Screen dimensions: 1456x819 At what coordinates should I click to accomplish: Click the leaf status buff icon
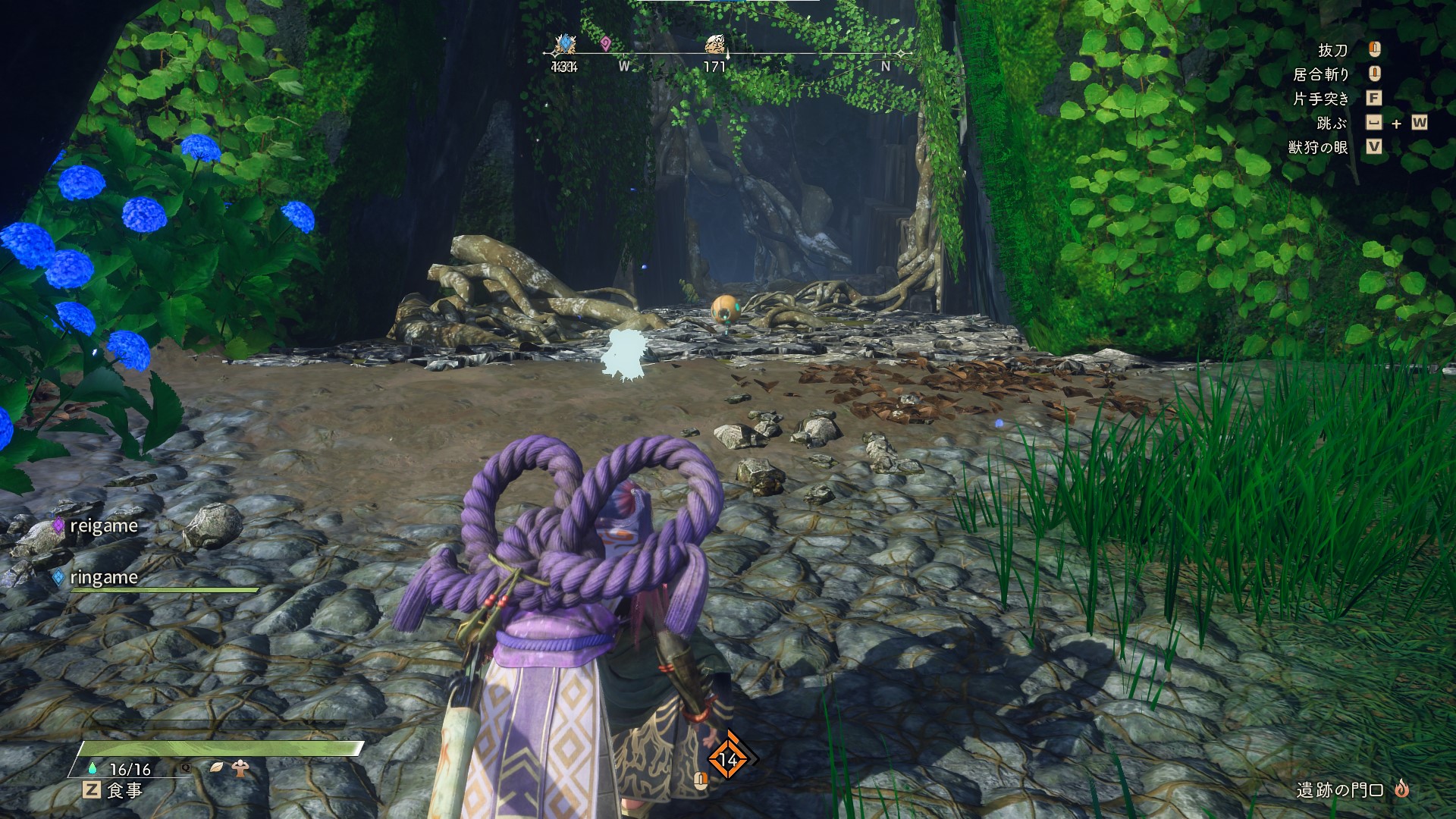tap(217, 767)
